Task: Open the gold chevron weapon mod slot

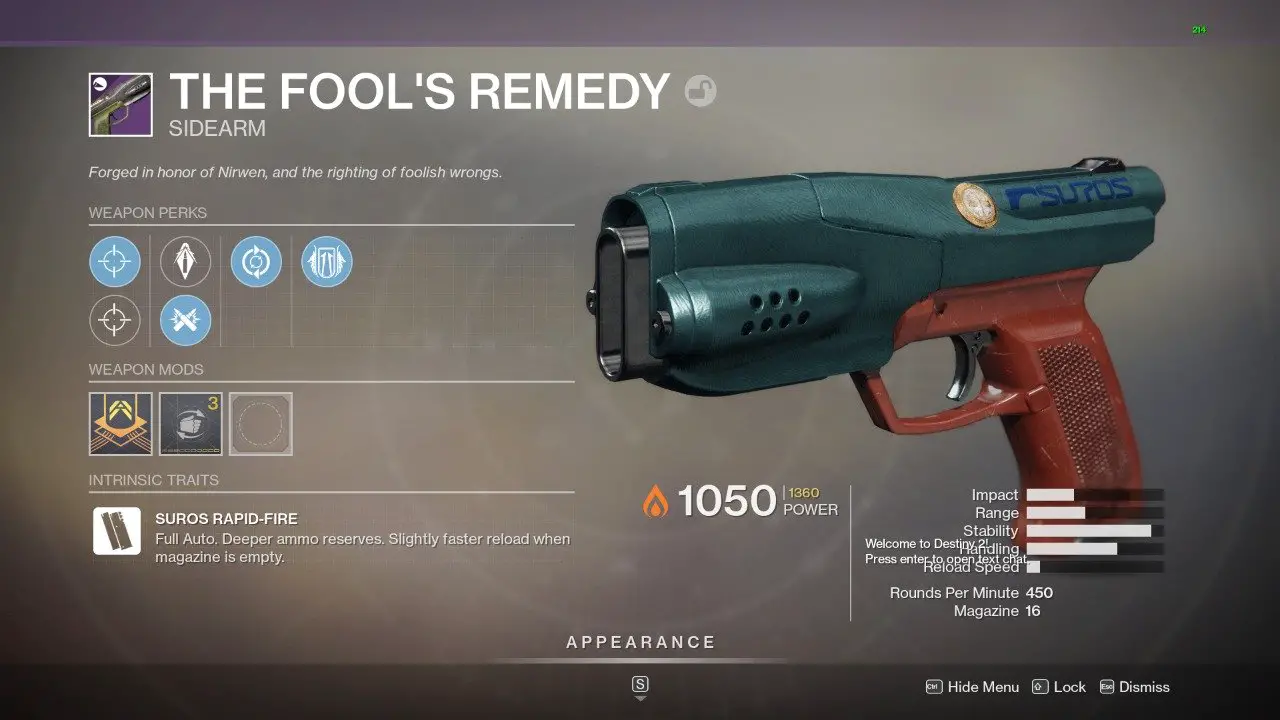Action: point(120,424)
